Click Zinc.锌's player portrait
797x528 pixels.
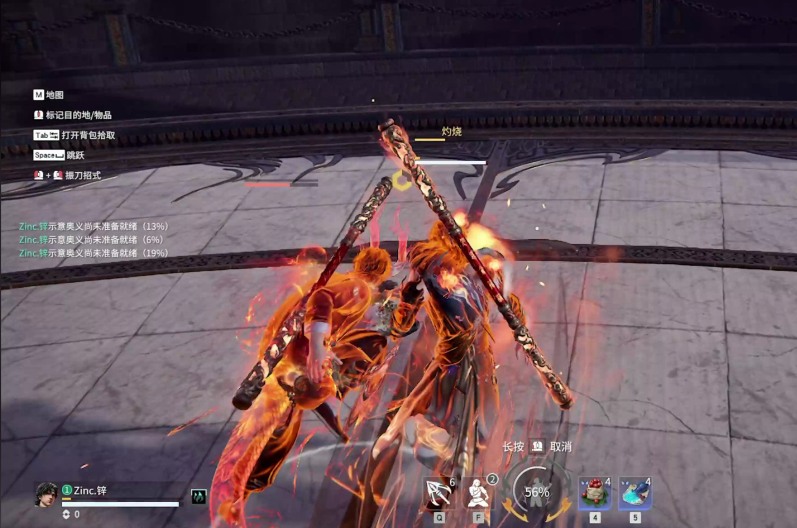coord(46,493)
